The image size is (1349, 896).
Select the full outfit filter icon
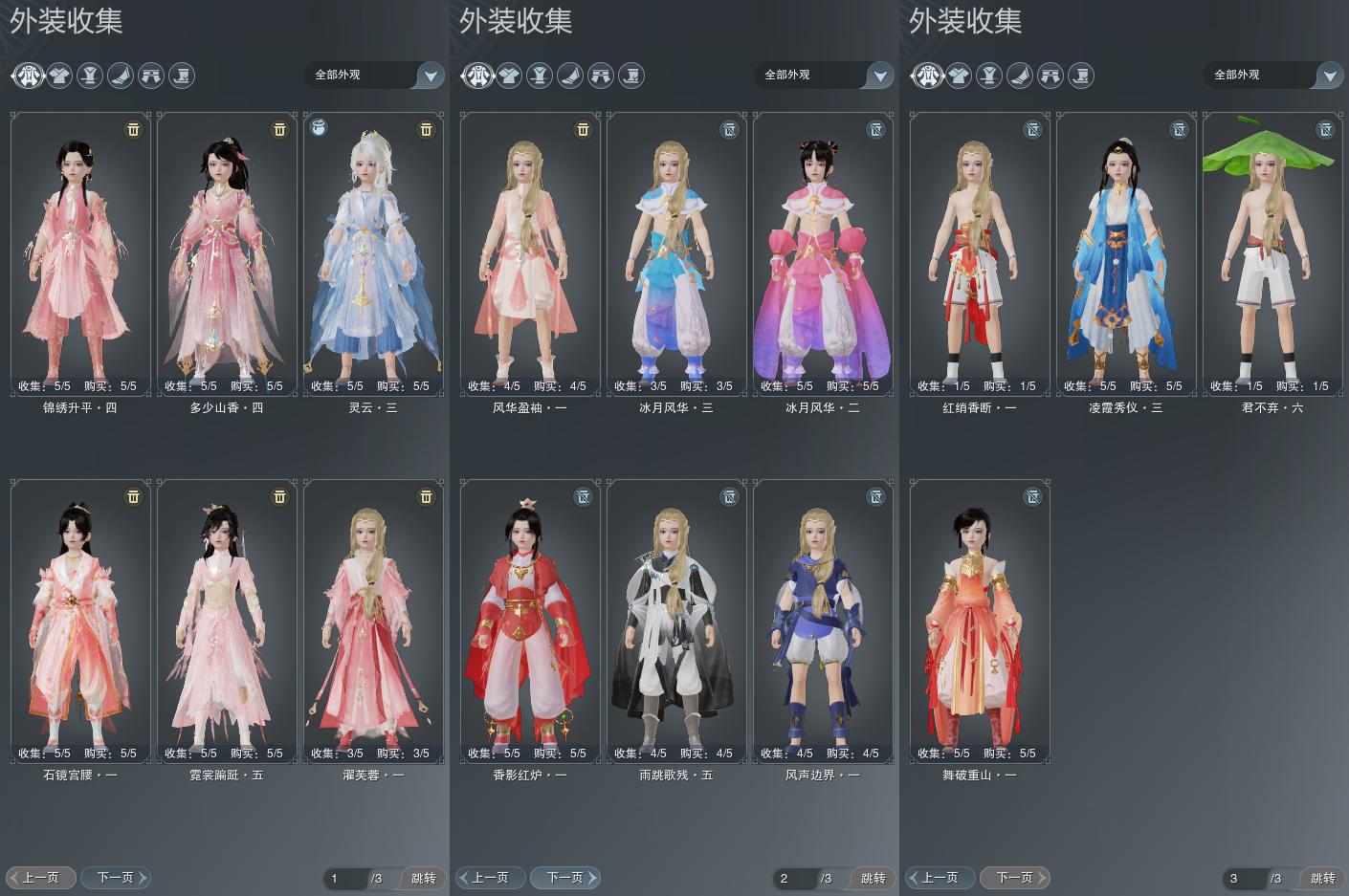[x=29, y=76]
